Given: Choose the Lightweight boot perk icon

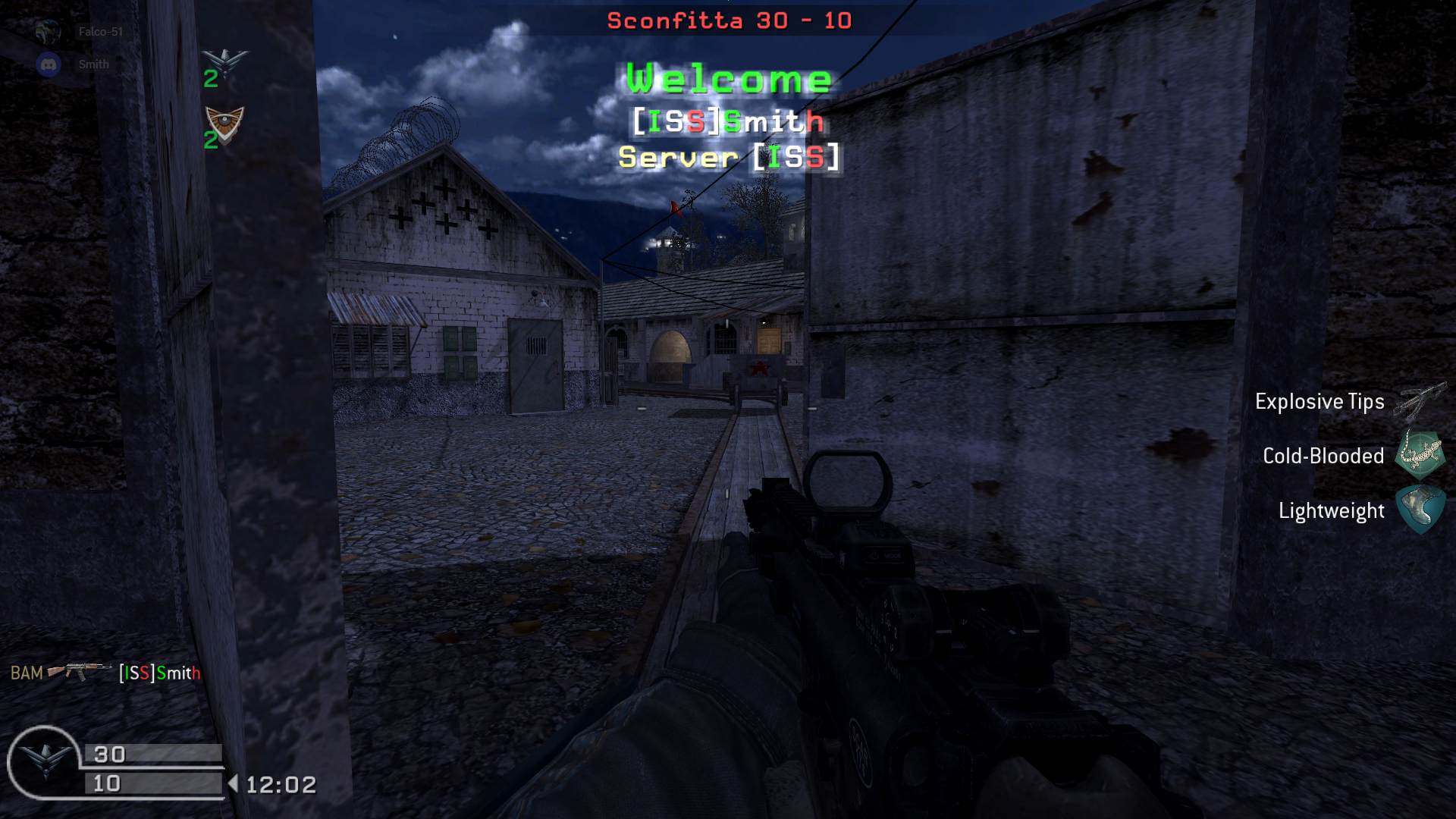Looking at the screenshot, I should pos(1420,510).
